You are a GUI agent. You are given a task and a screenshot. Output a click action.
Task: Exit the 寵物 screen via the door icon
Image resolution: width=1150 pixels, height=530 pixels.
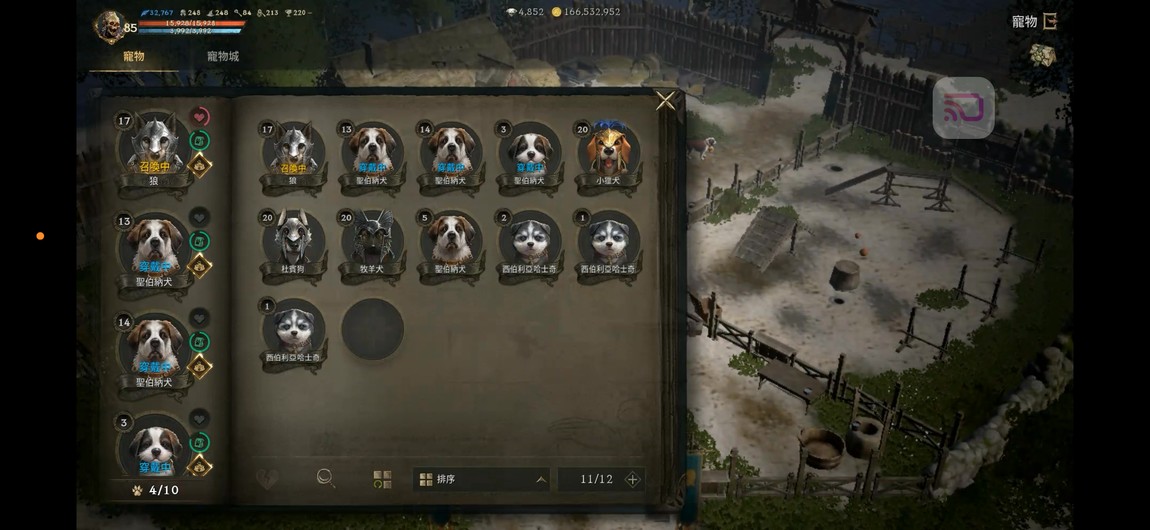pyautogui.click(x=1050, y=21)
